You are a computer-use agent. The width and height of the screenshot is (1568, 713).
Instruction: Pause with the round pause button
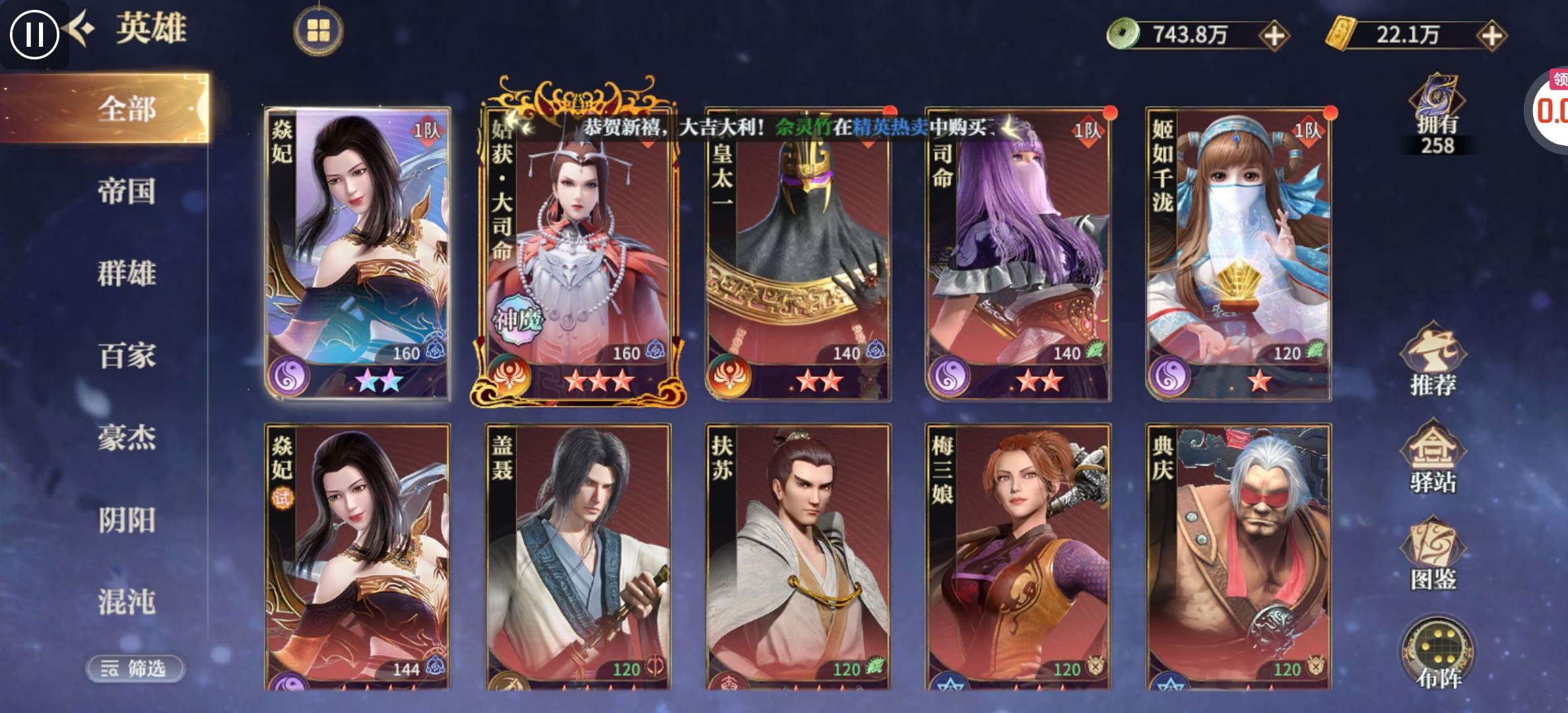coord(34,34)
